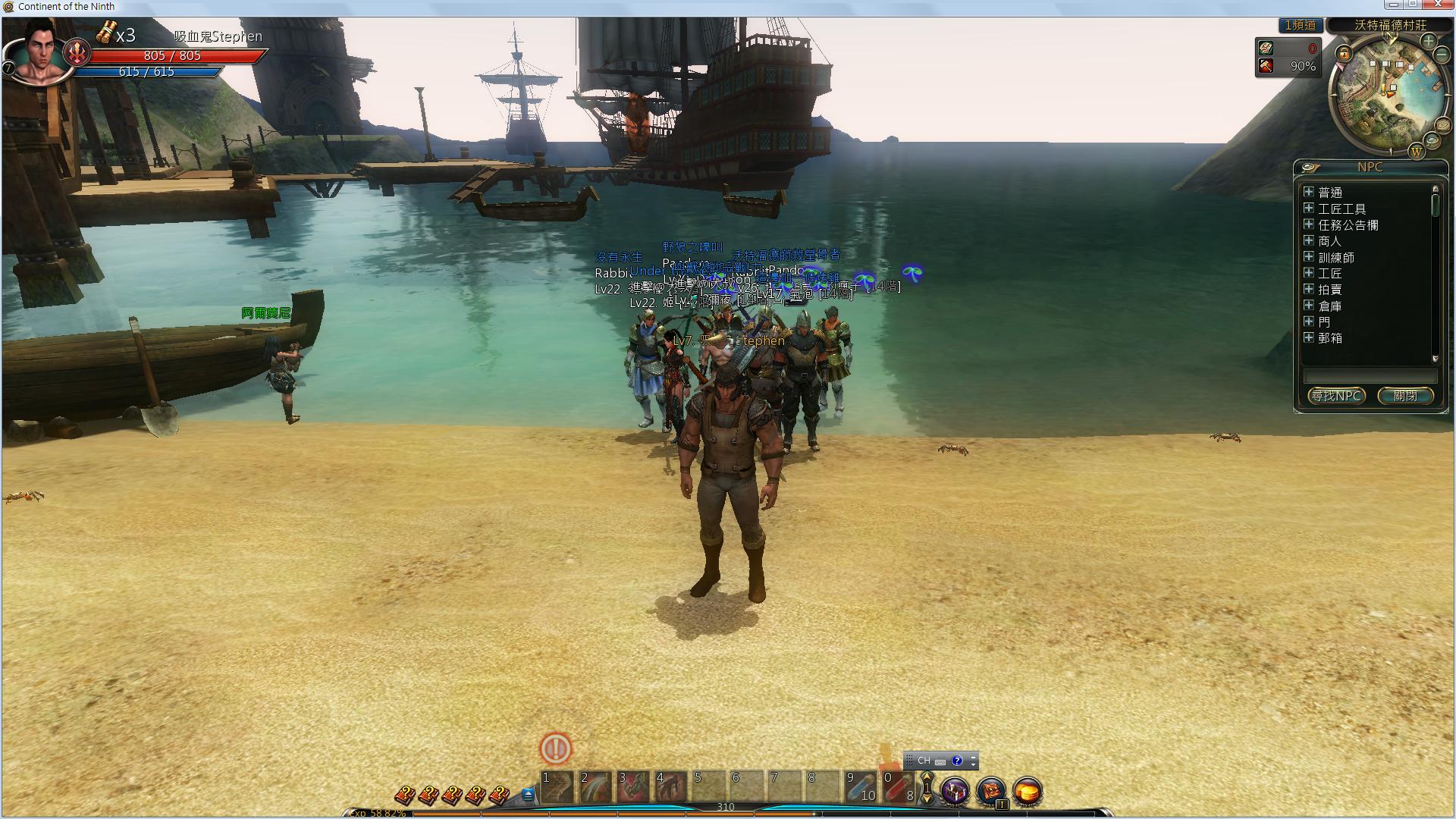Toggle the minimap padlock button
This screenshot has width=1456, height=819.
1344,54
